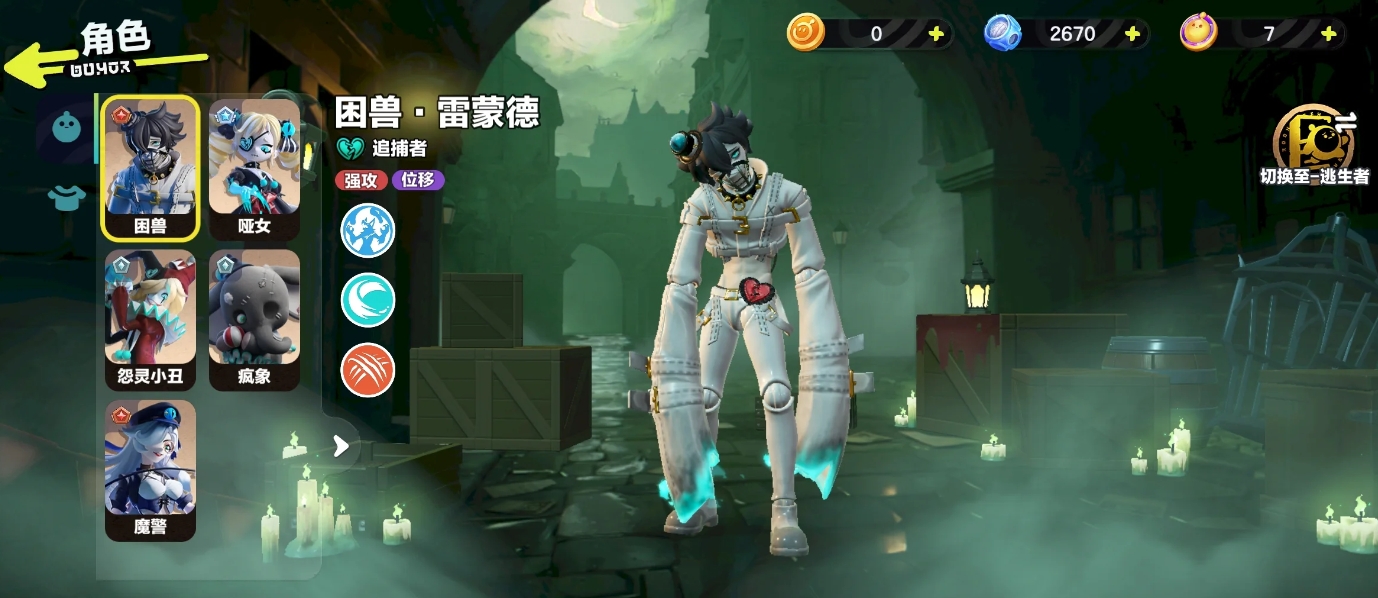Pick the 怨灵小丑 character card

coord(151,319)
